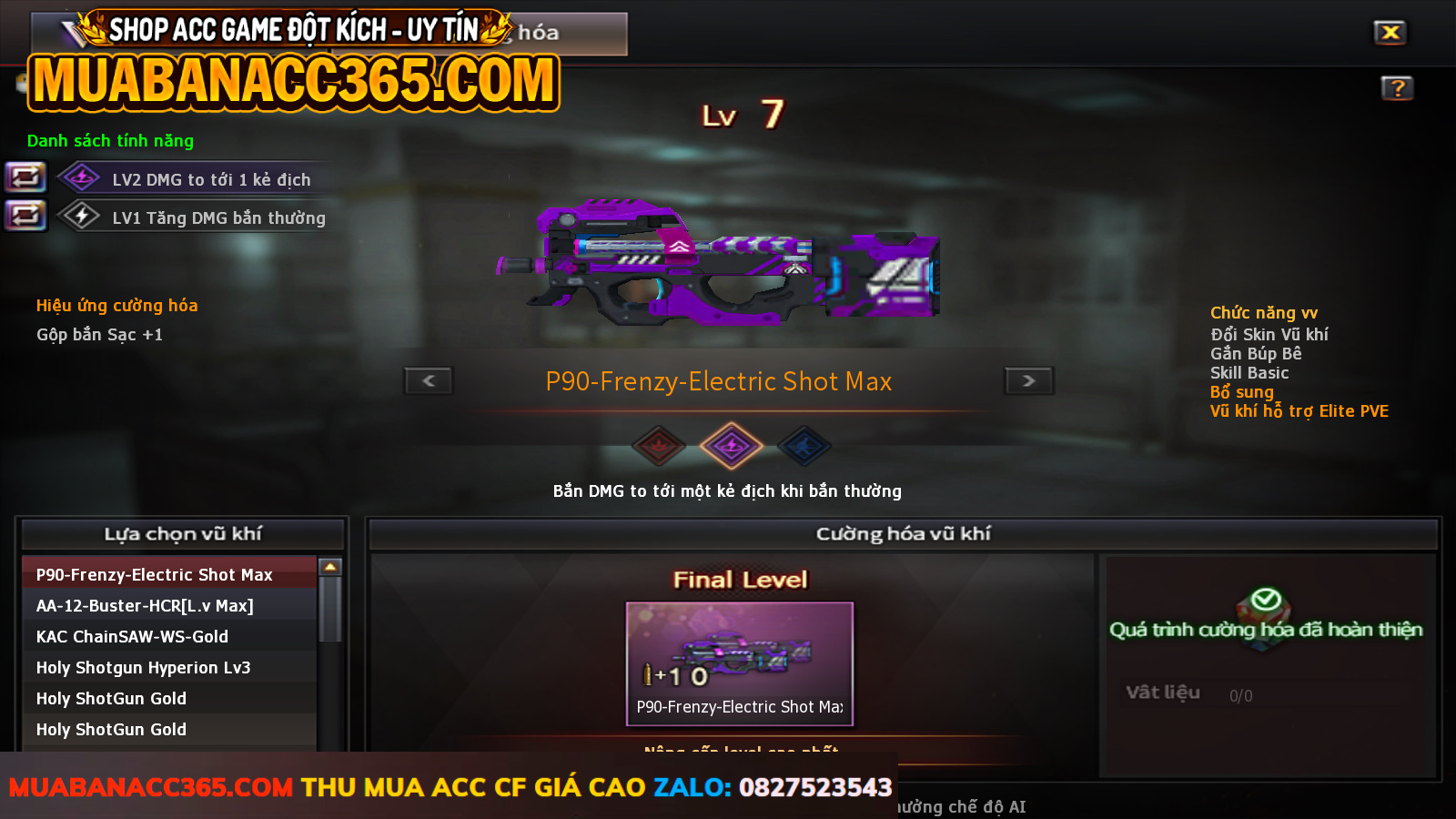Show the next weapon with right arrow
The image size is (1456, 819).
[1028, 380]
